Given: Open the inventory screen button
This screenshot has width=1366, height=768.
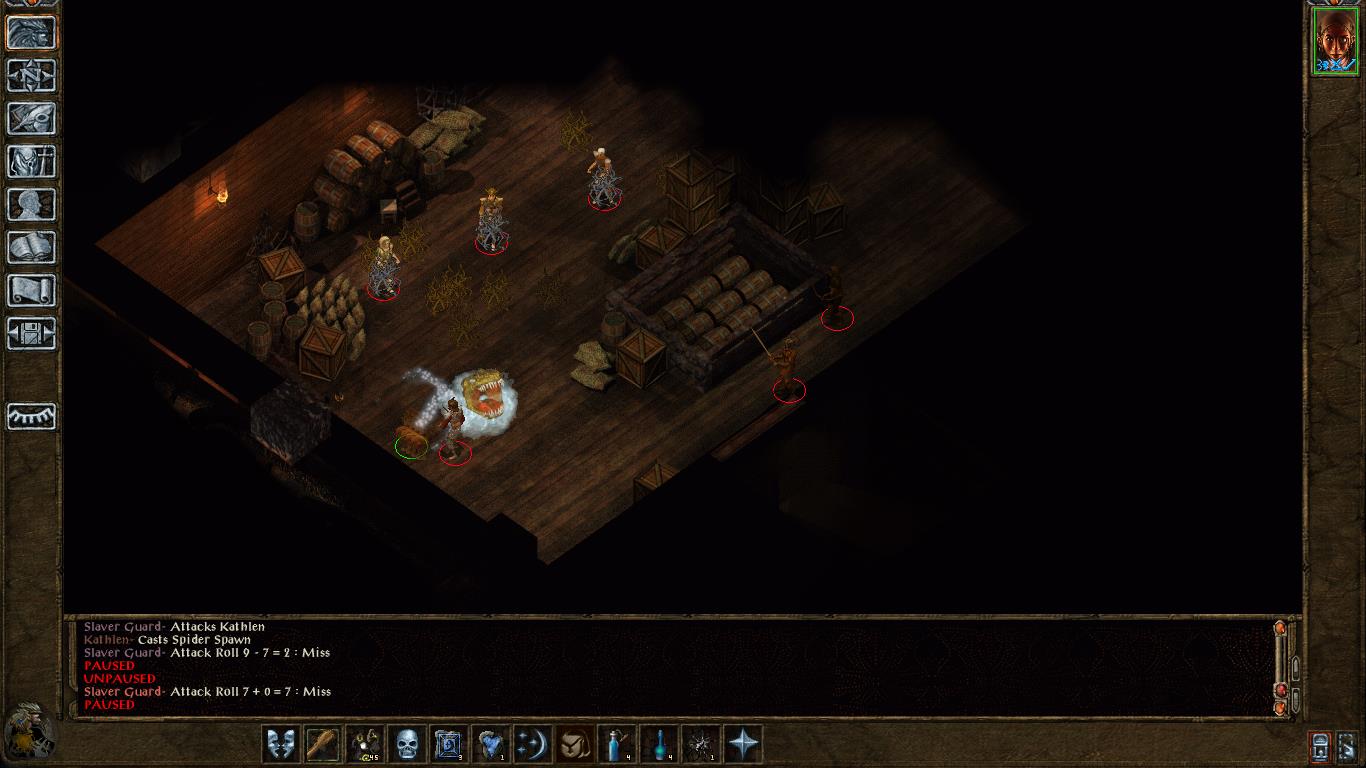Looking at the screenshot, I should point(31,161).
